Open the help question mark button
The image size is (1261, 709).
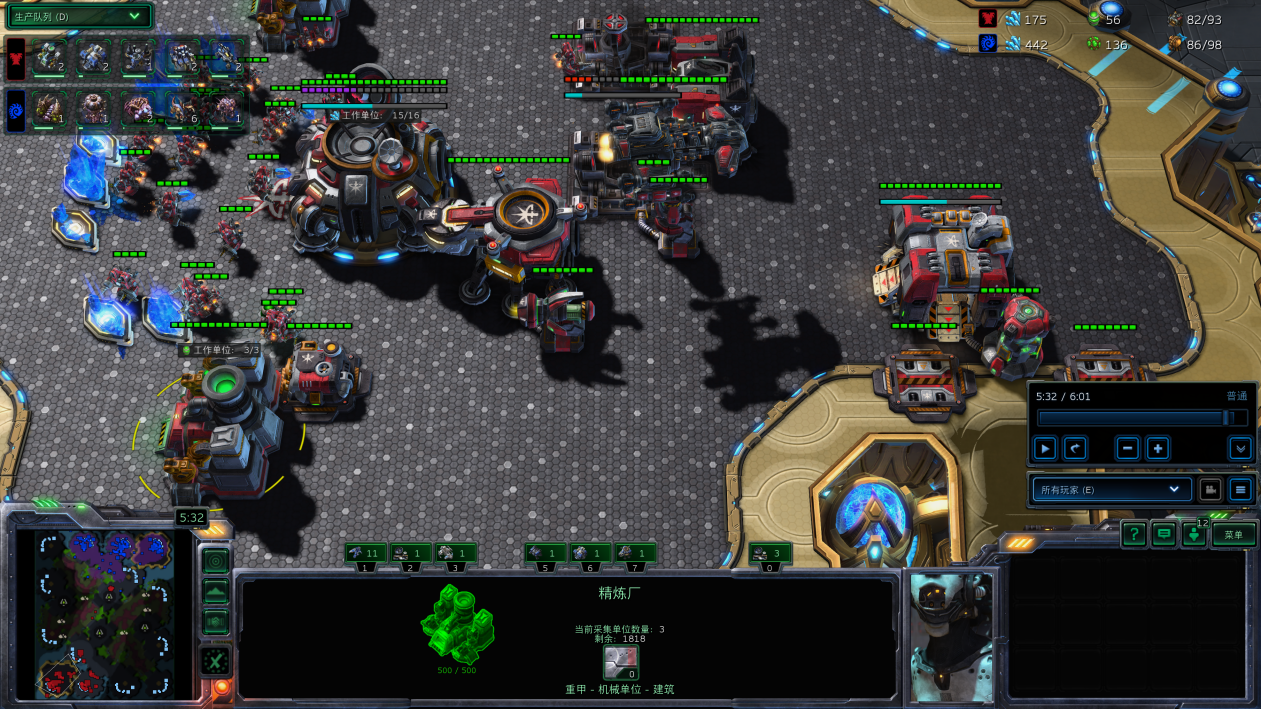point(1133,534)
